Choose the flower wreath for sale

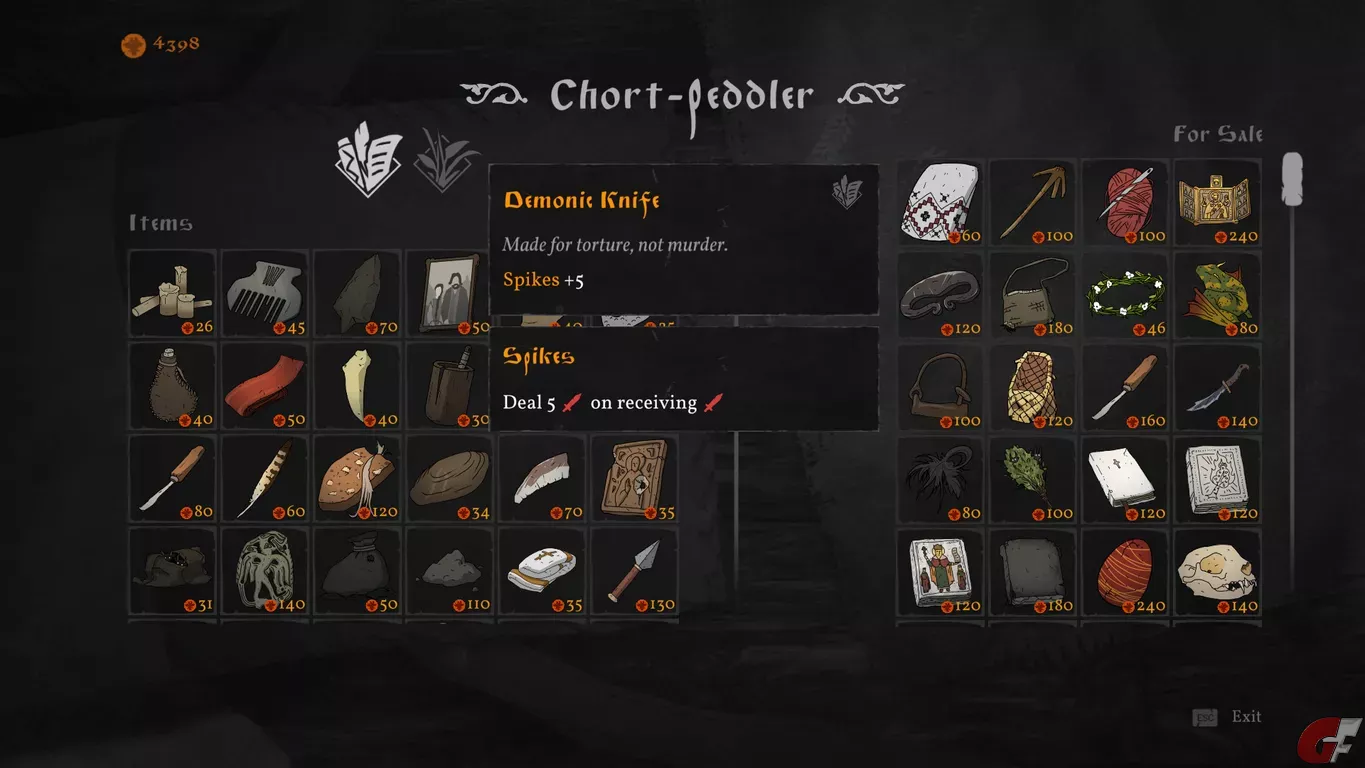[1124, 293]
